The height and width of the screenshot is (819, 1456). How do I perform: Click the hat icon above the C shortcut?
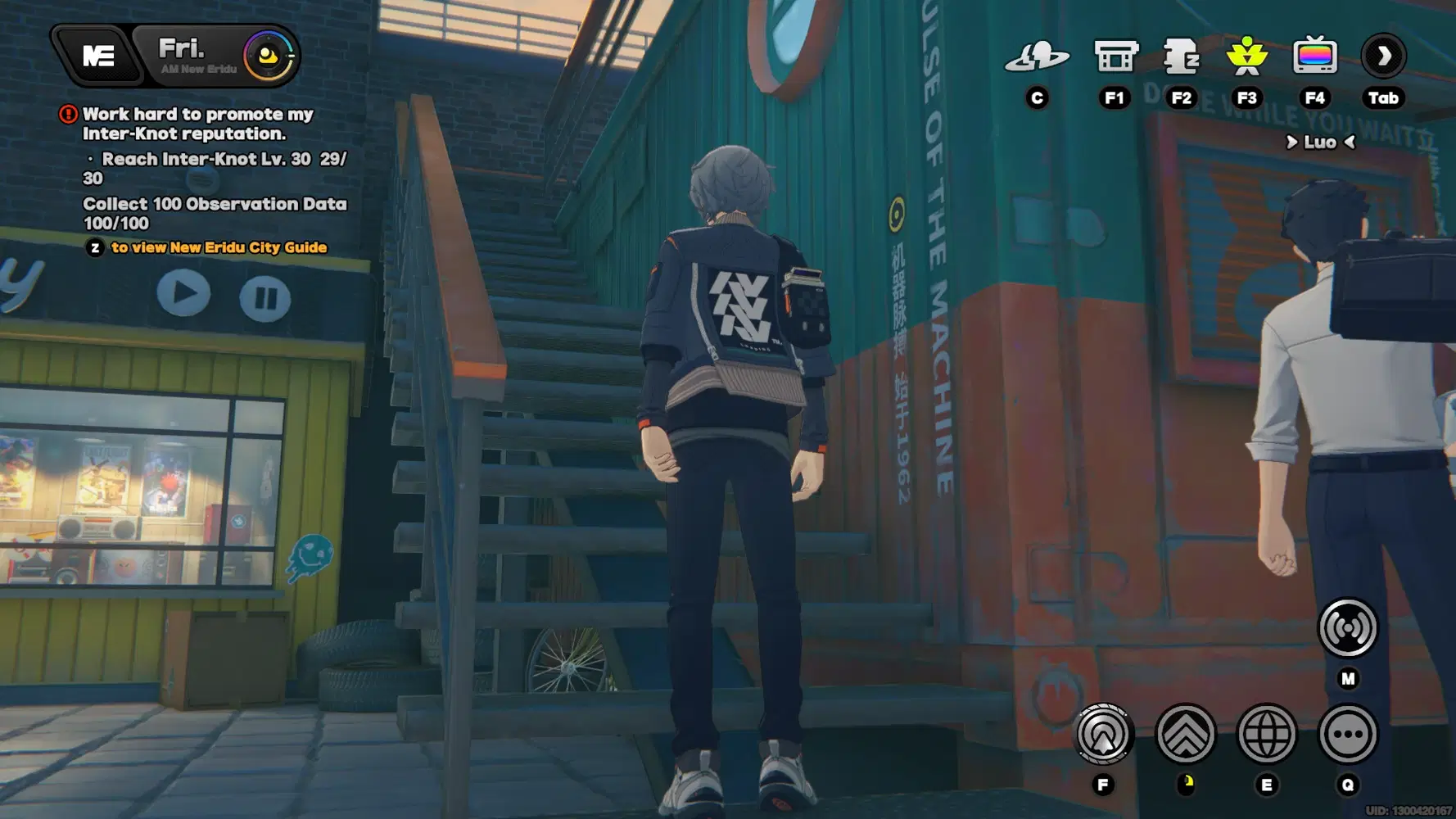tap(1038, 56)
